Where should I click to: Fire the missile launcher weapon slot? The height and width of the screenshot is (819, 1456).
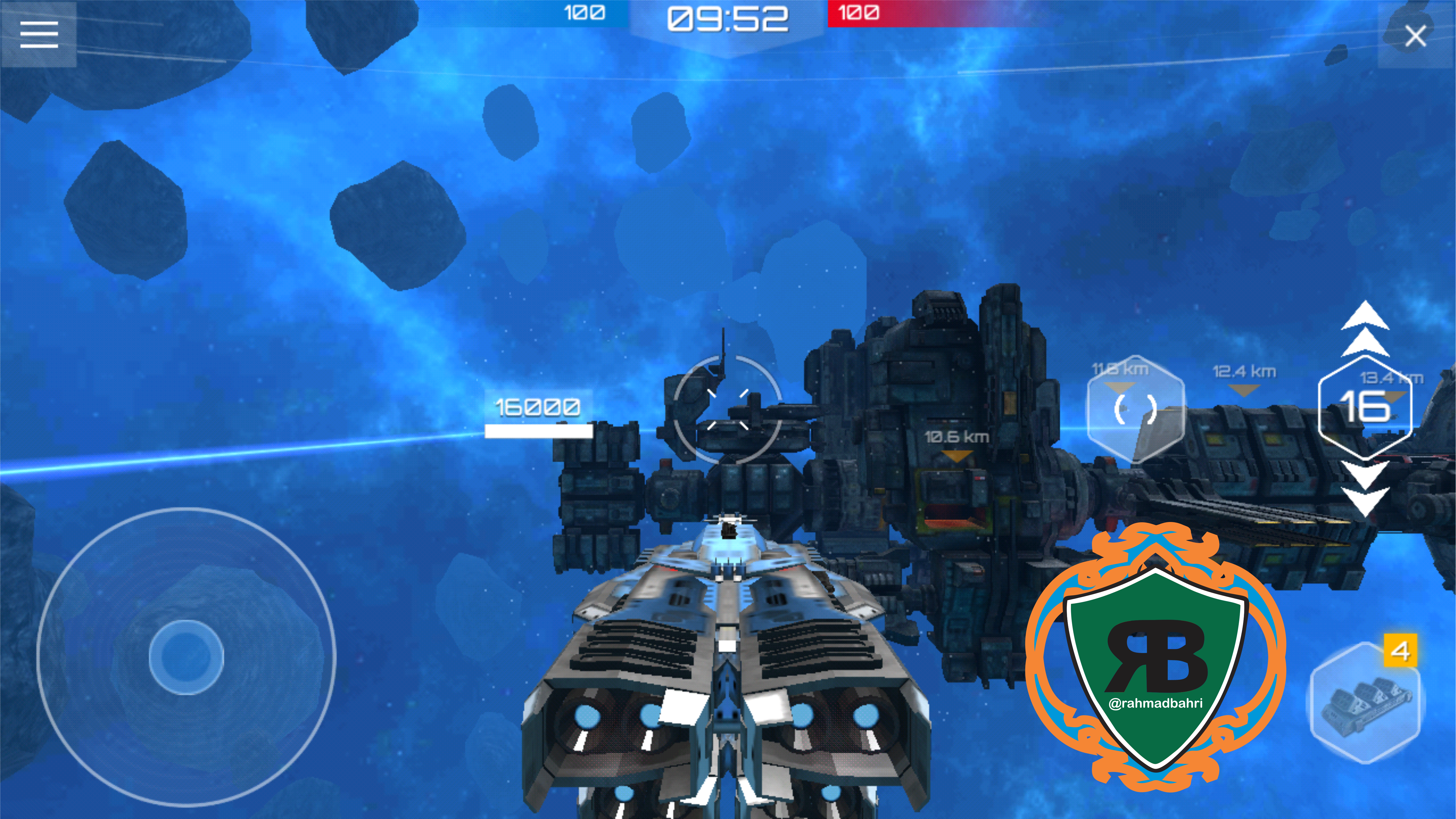(1366, 702)
